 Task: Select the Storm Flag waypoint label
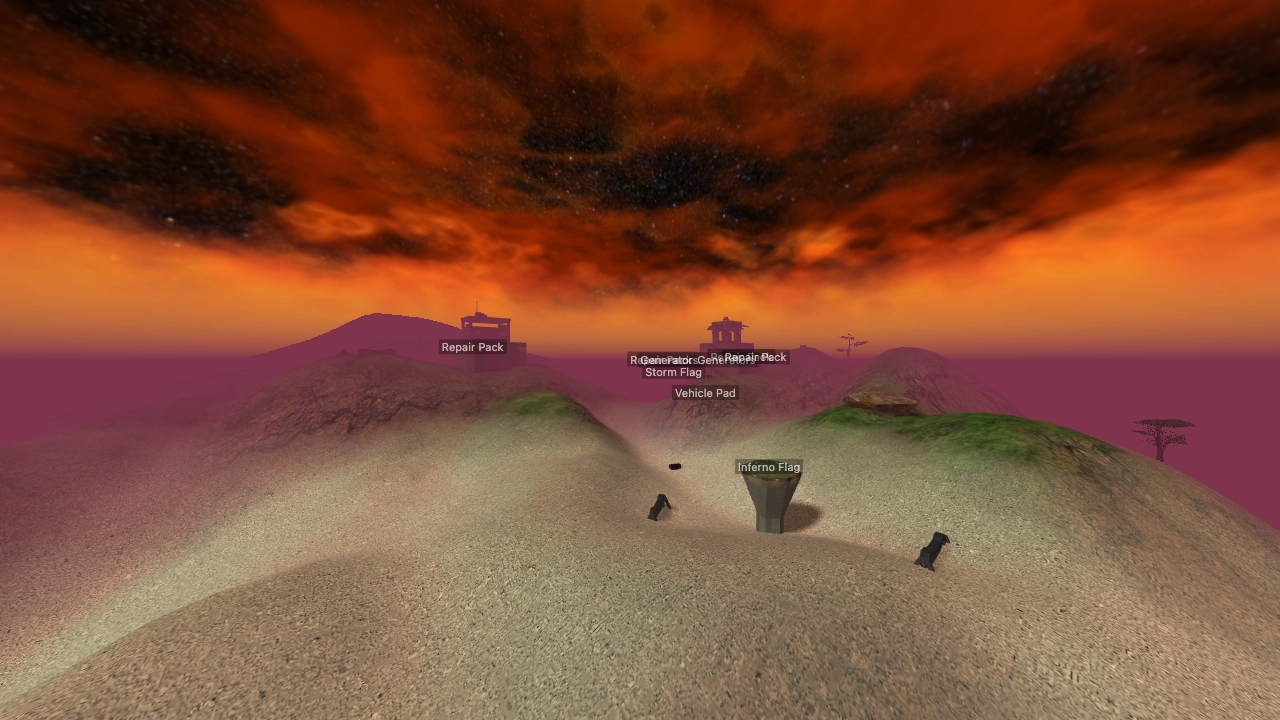[673, 371]
